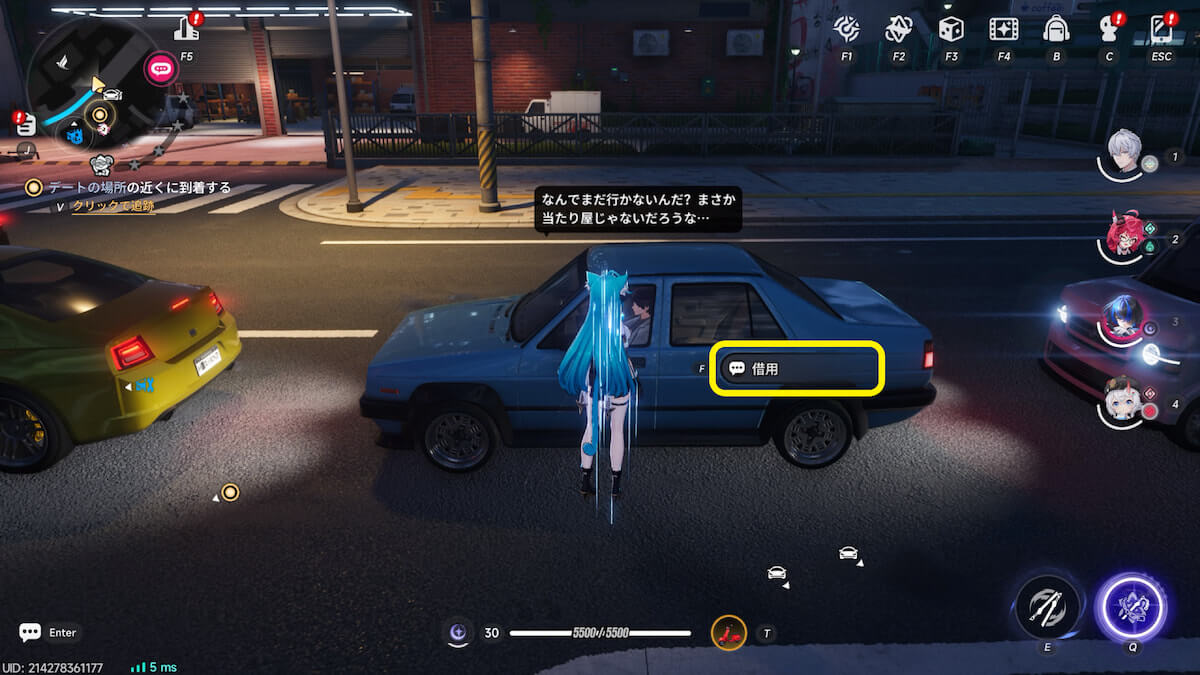Open the character menu icon
The height and width of the screenshot is (675, 1200).
click(1109, 28)
